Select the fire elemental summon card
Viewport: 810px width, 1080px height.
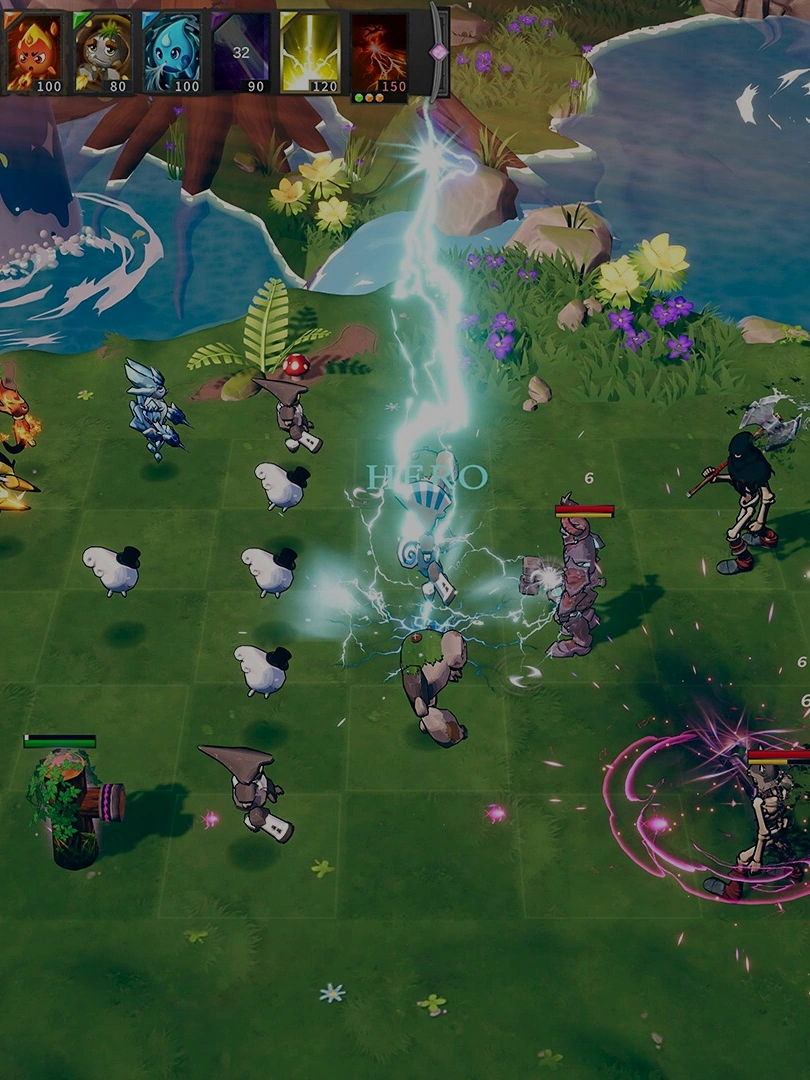(34, 52)
